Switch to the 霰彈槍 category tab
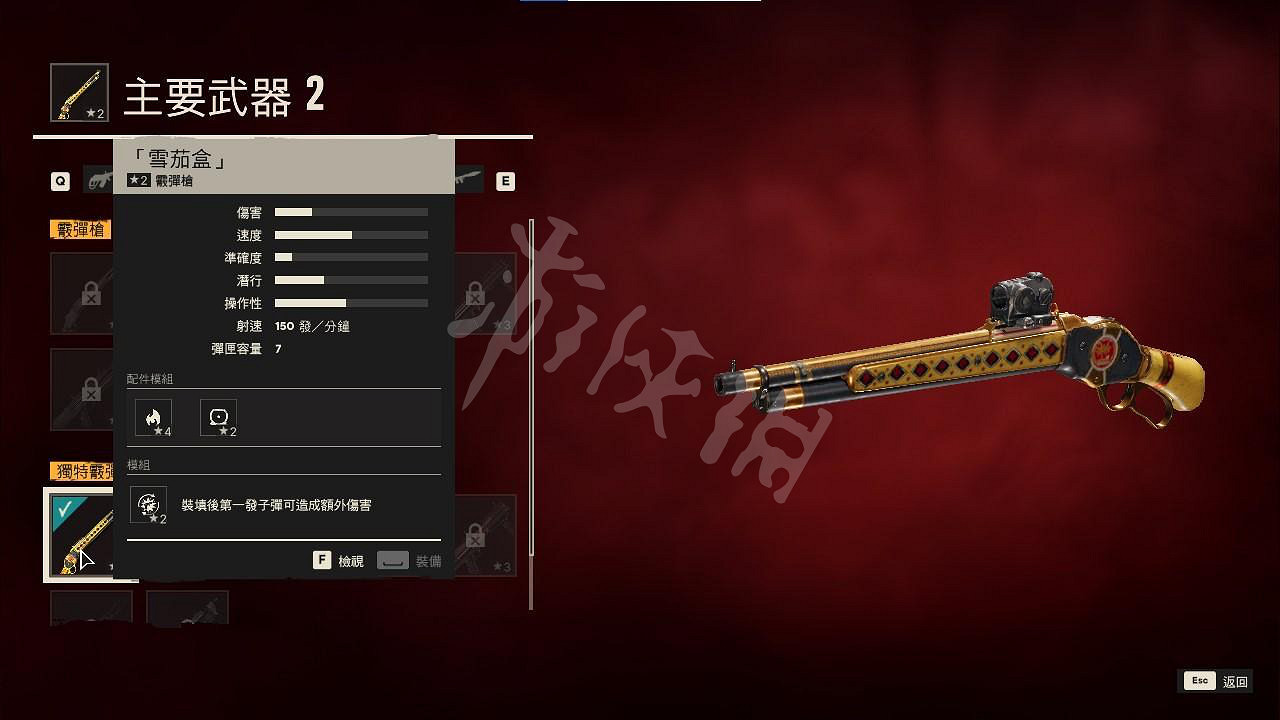Image resolution: width=1280 pixels, height=720 pixels. pyautogui.click(x=80, y=227)
